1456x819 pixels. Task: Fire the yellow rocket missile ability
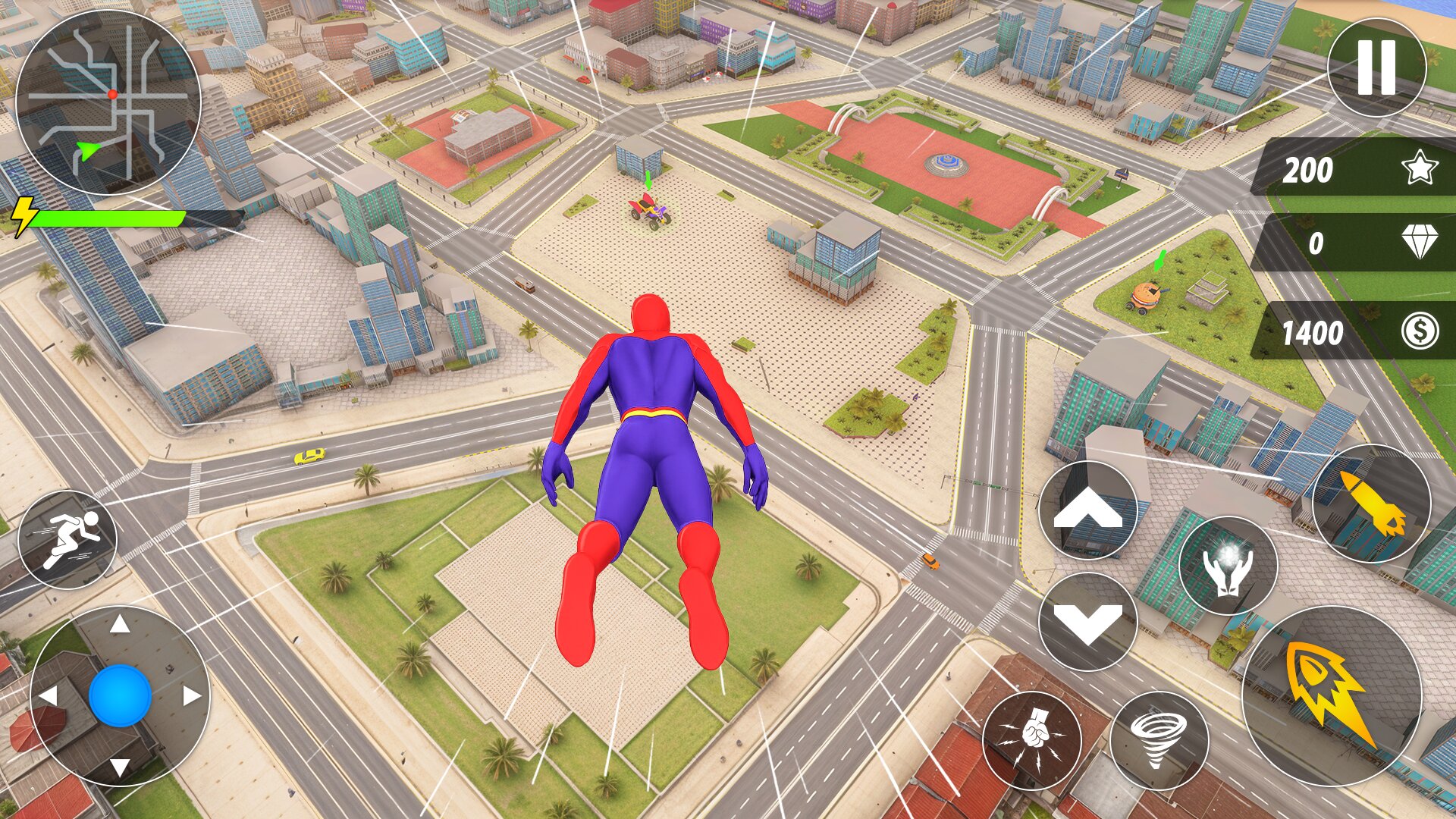click(1371, 504)
